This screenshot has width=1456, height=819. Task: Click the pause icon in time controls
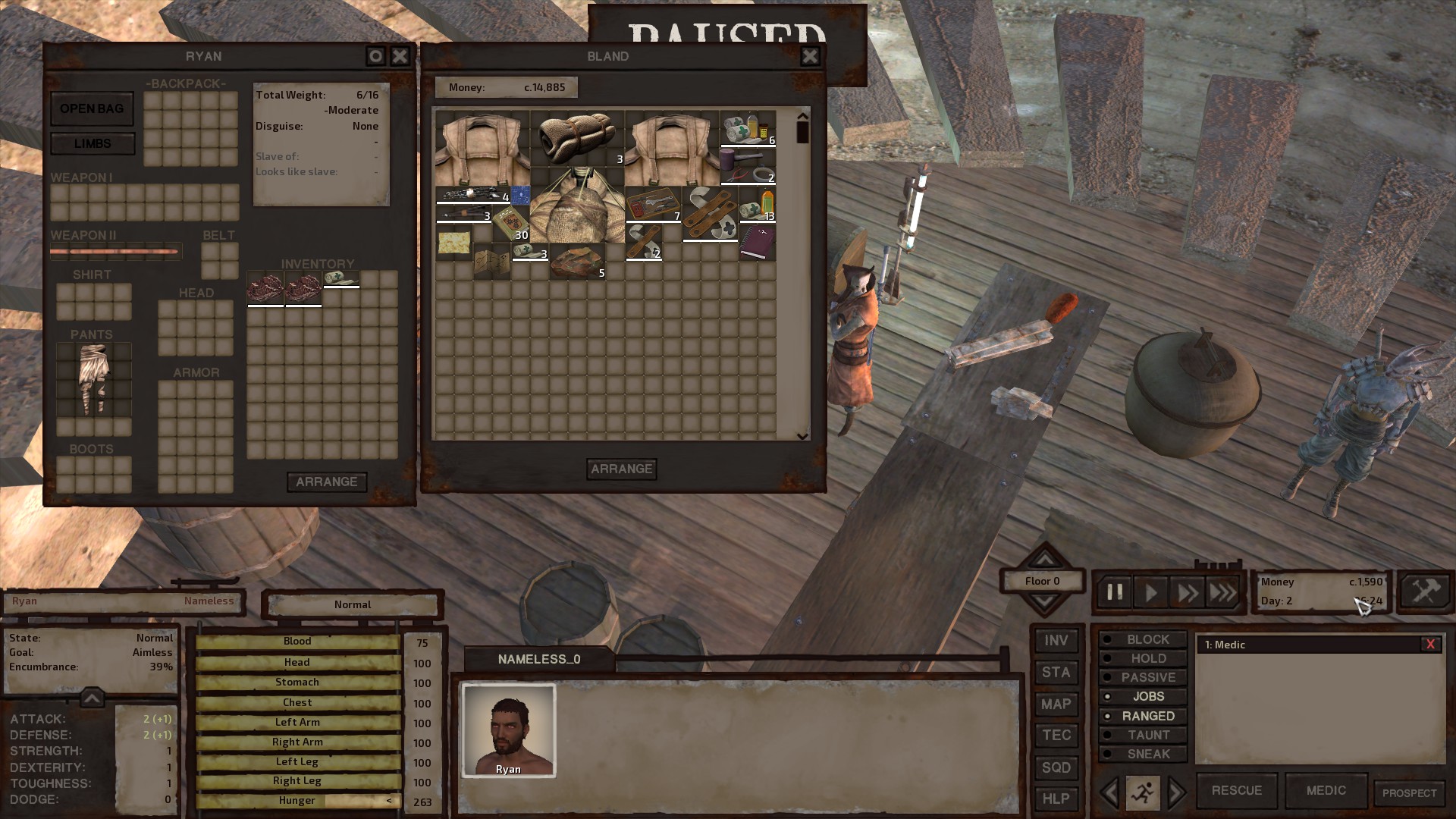[1114, 593]
